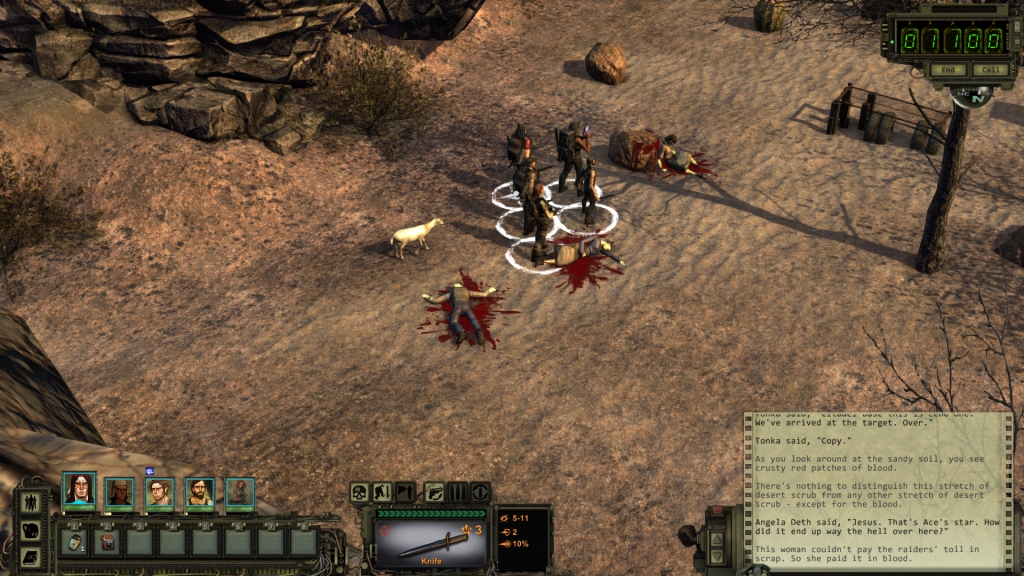The image size is (1024, 576).
Task: Select the portrait of the face-painted ranger
Action: [x=79, y=490]
